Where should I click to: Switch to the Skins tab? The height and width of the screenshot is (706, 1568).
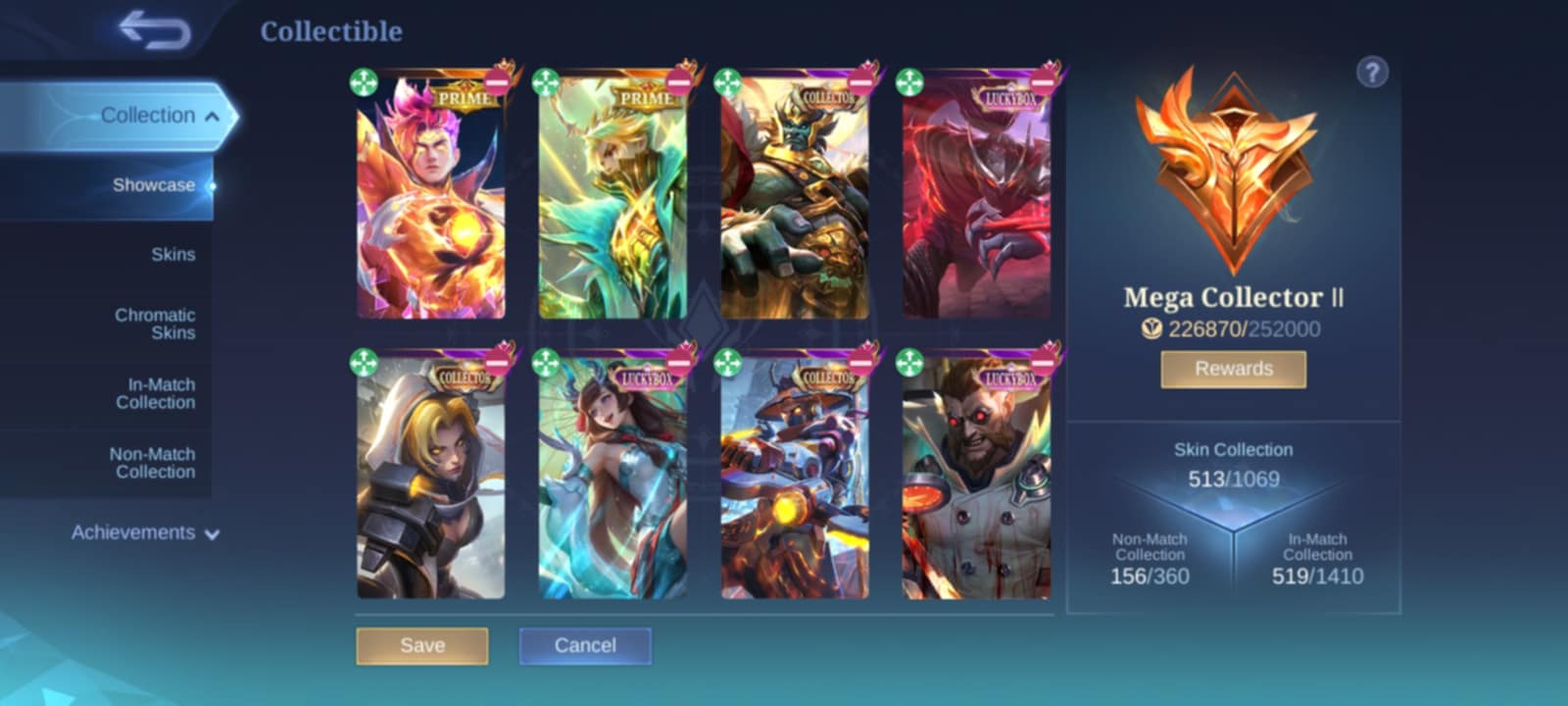click(x=172, y=255)
